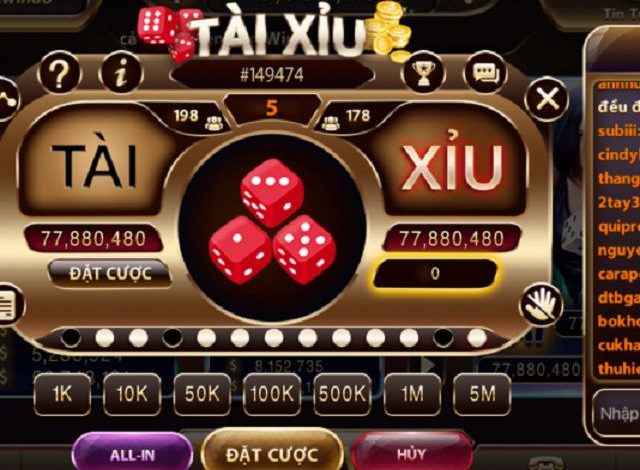Viewport: 640px width, 470px height.
Task: Choose the 10K chip
Action: tap(132, 394)
